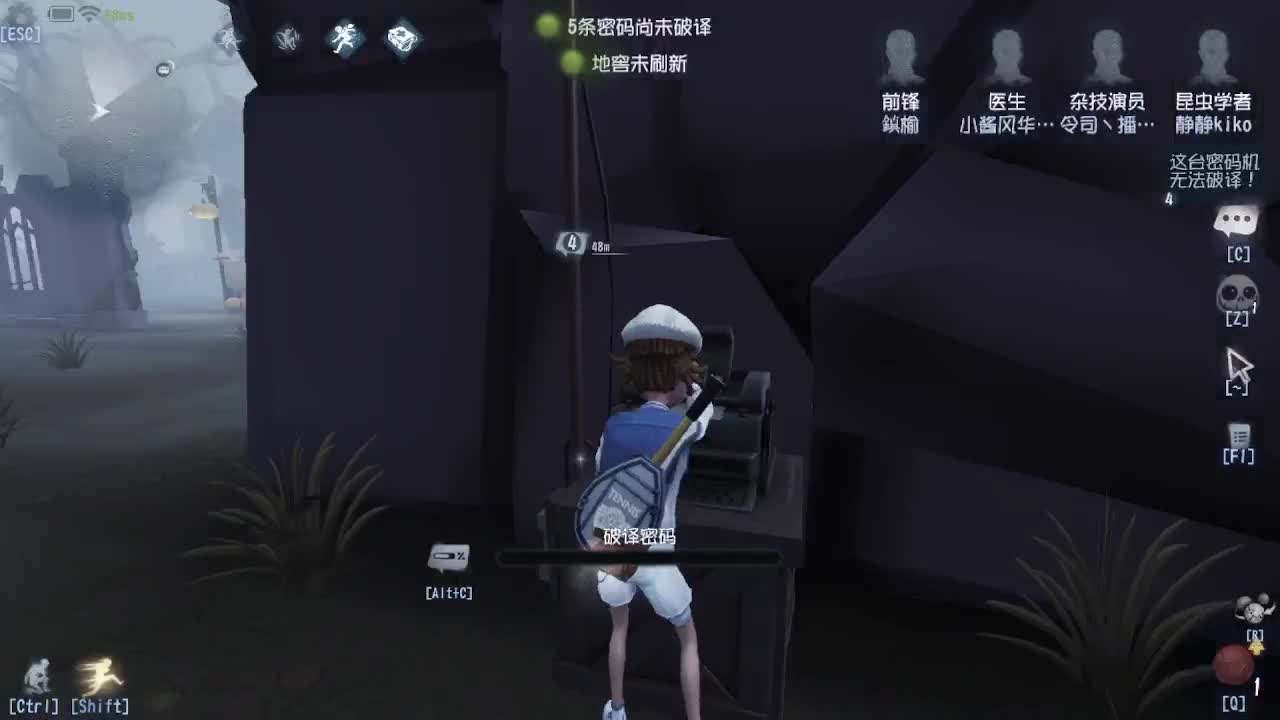Image resolution: width=1280 pixels, height=720 pixels.
Task: Activate the cursor mode [~] icon
Action: coord(1239,364)
